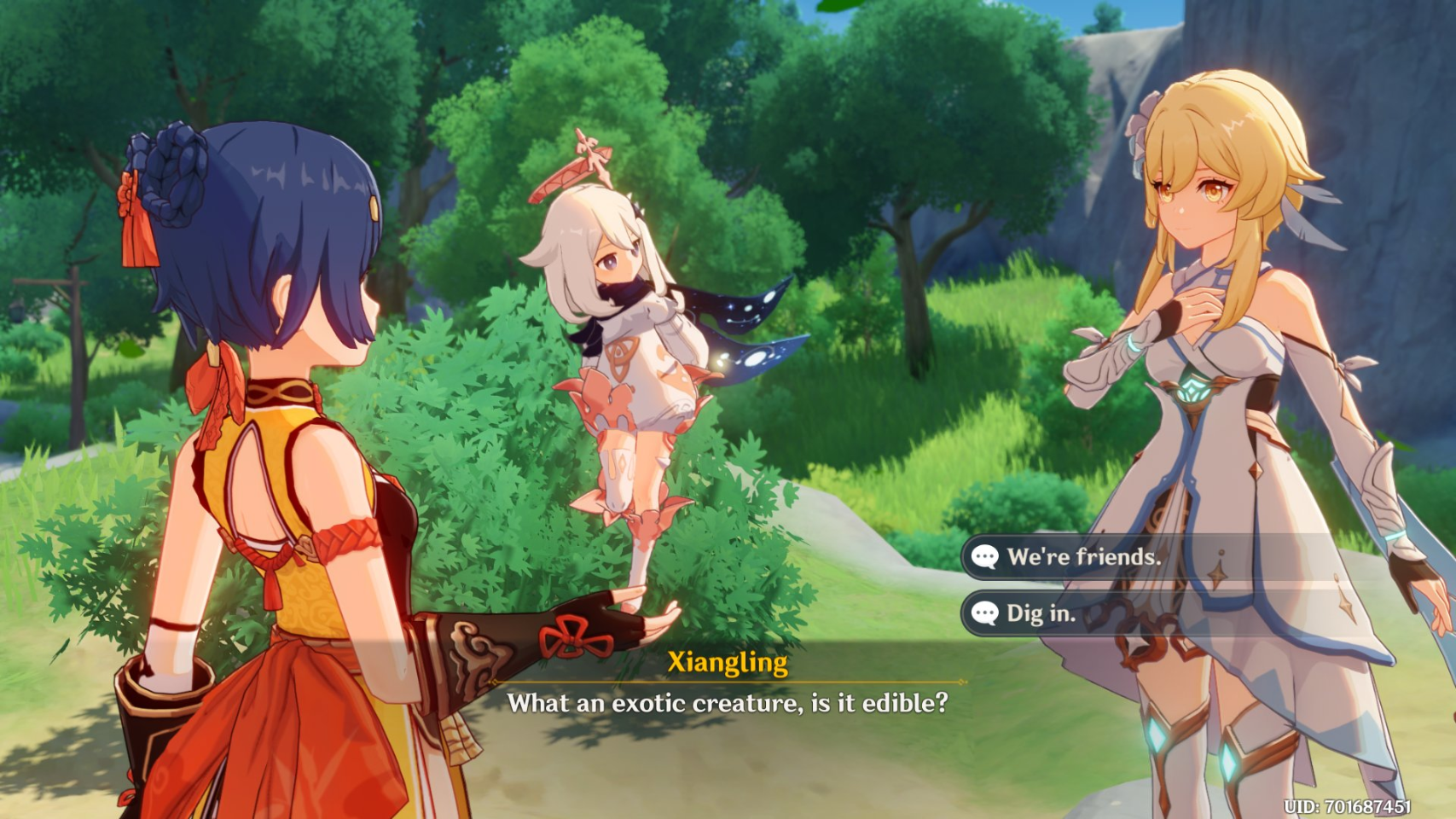Choose the "We're friends." reply
The height and width of the screenshot is (819, 1456).
pyautogui.click(x=1083, y=557)
